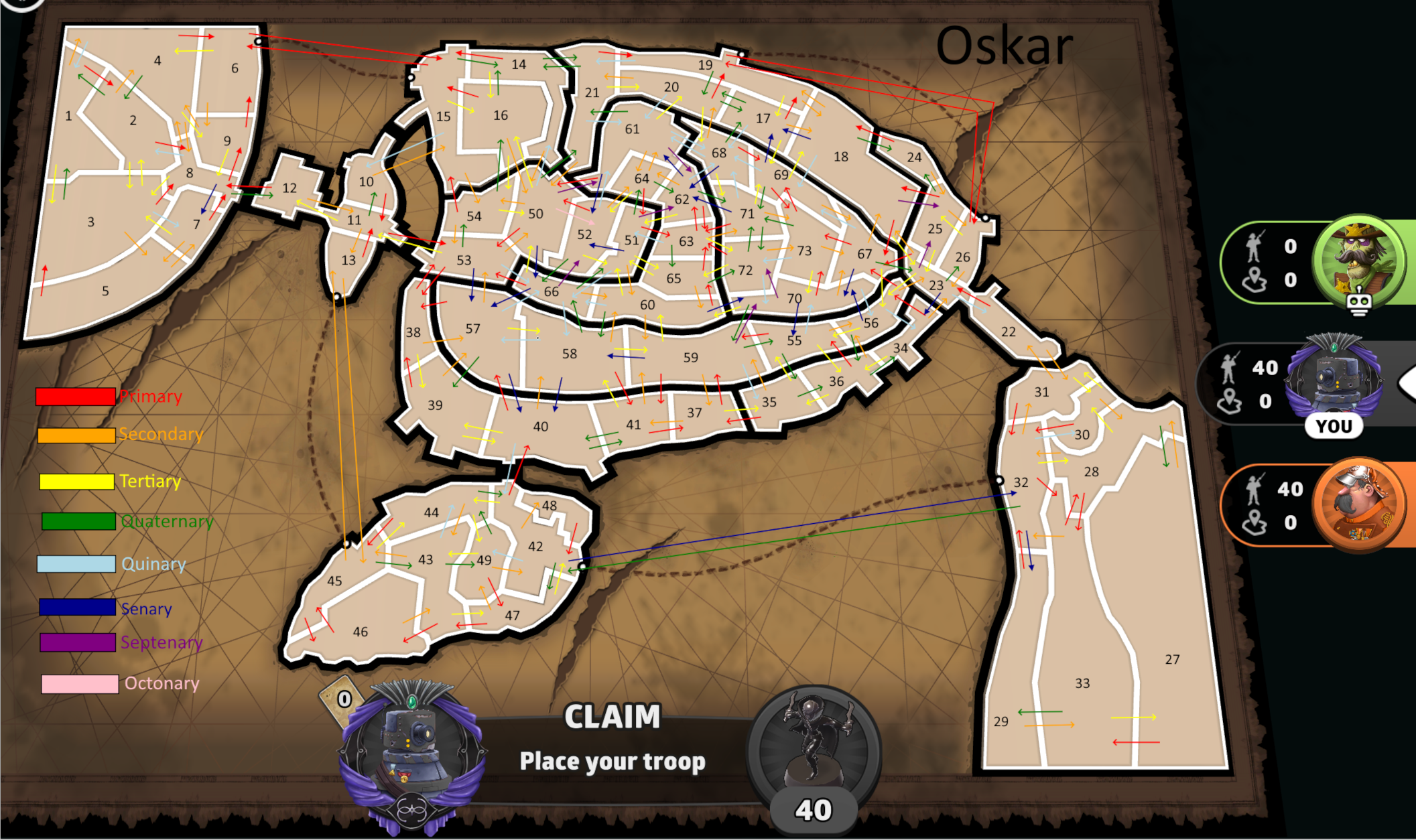The image size is (1416, 840).
Task: Toggle the Quinary light-blue route in the legend
Action: (x=77, y=564)
